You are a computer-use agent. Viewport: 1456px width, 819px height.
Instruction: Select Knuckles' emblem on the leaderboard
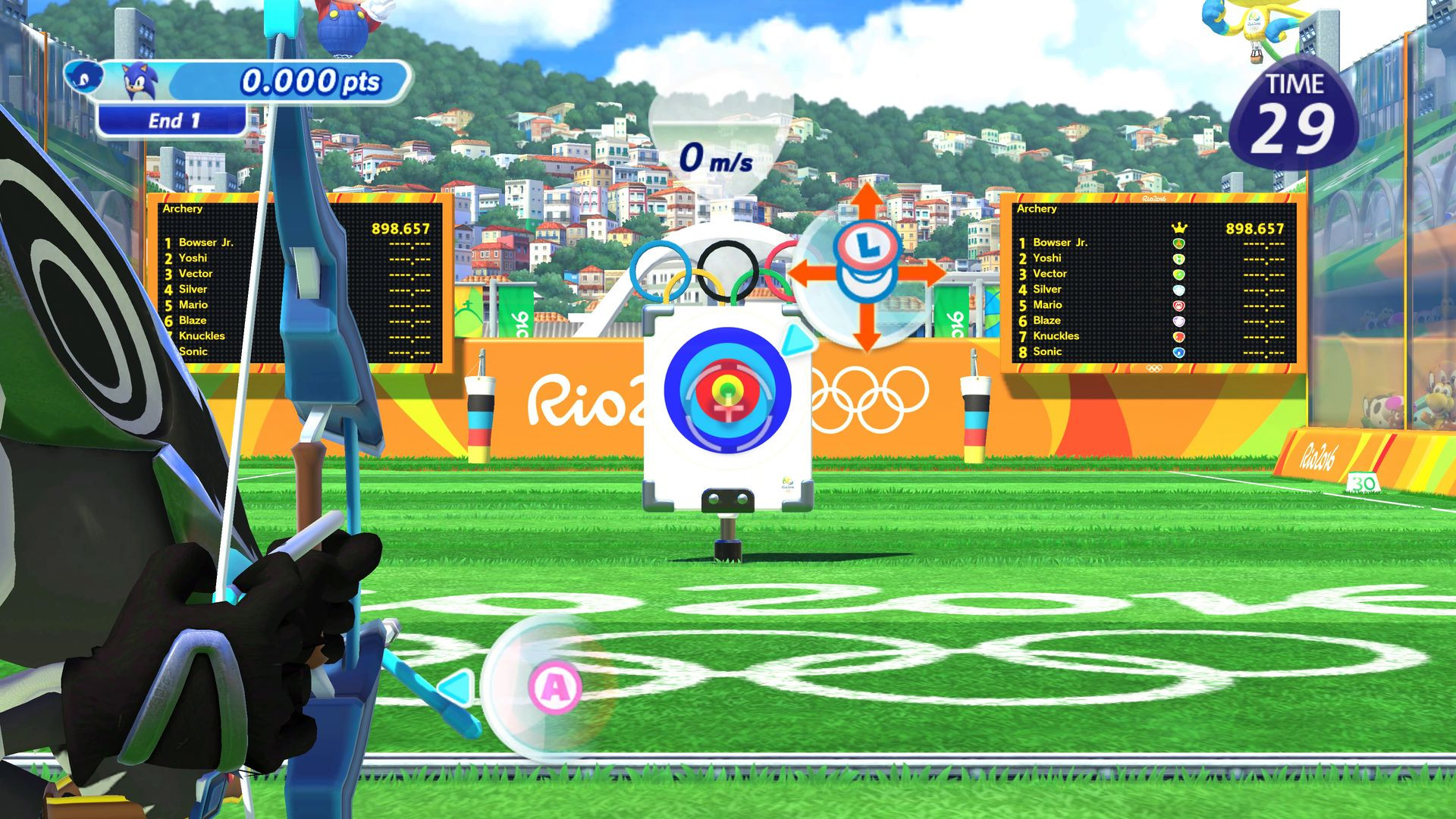(1179, 336)
